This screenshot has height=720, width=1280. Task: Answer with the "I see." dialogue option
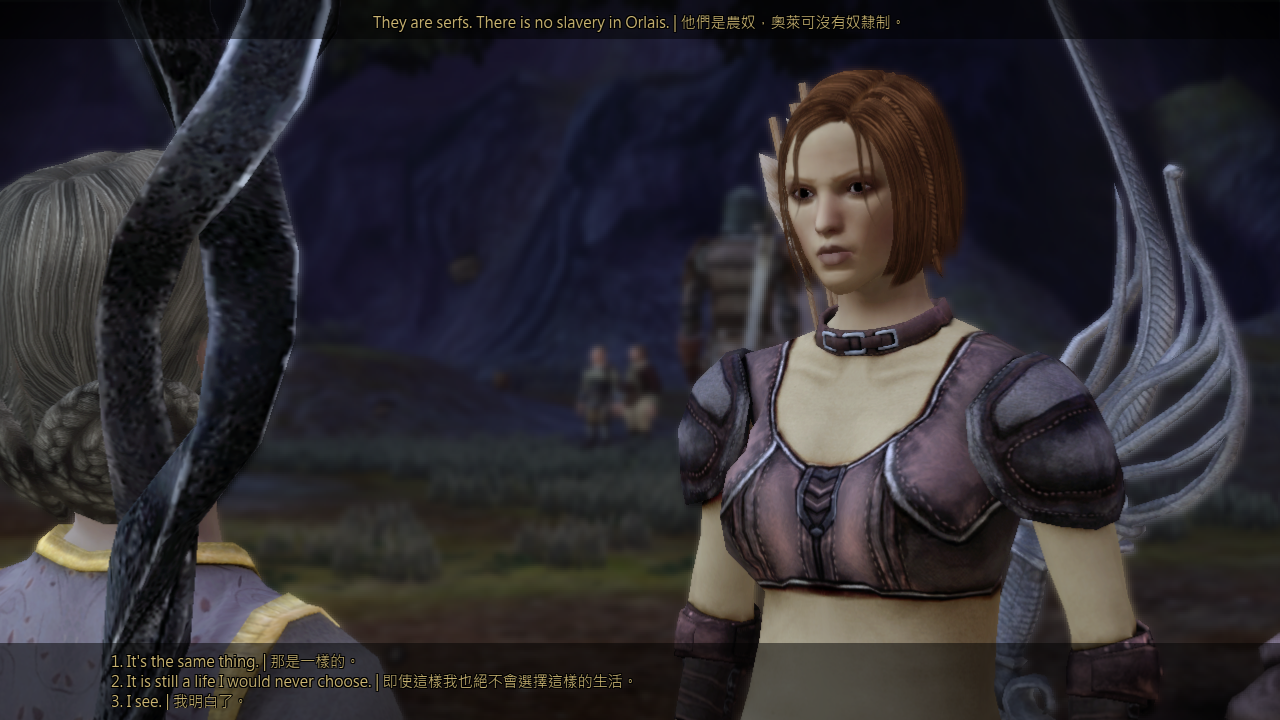pos(177,702)
